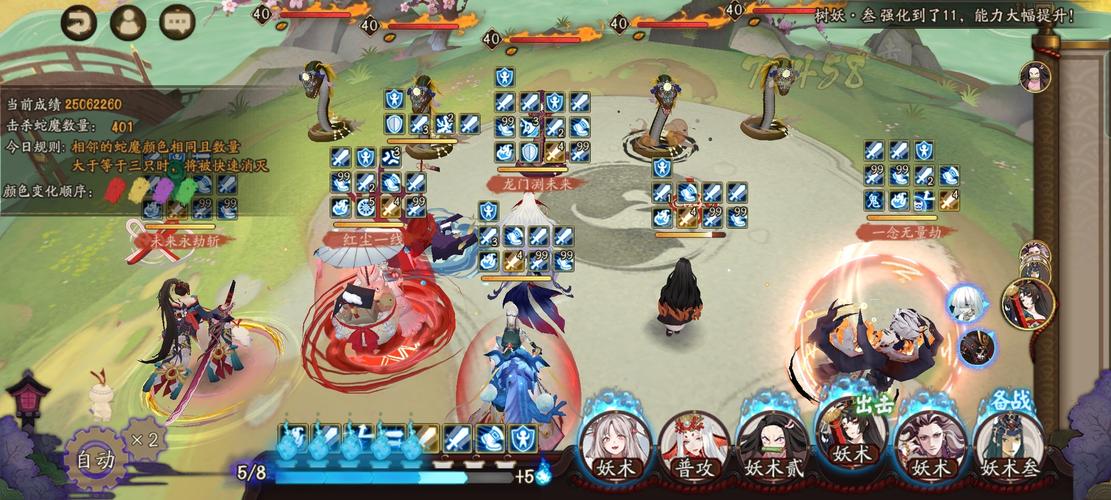Select the pink-kimono girl portrait on the scroll
The height and width of the screenshot is (500, 1111).
pyautogui.click(x=1031, y=75)
